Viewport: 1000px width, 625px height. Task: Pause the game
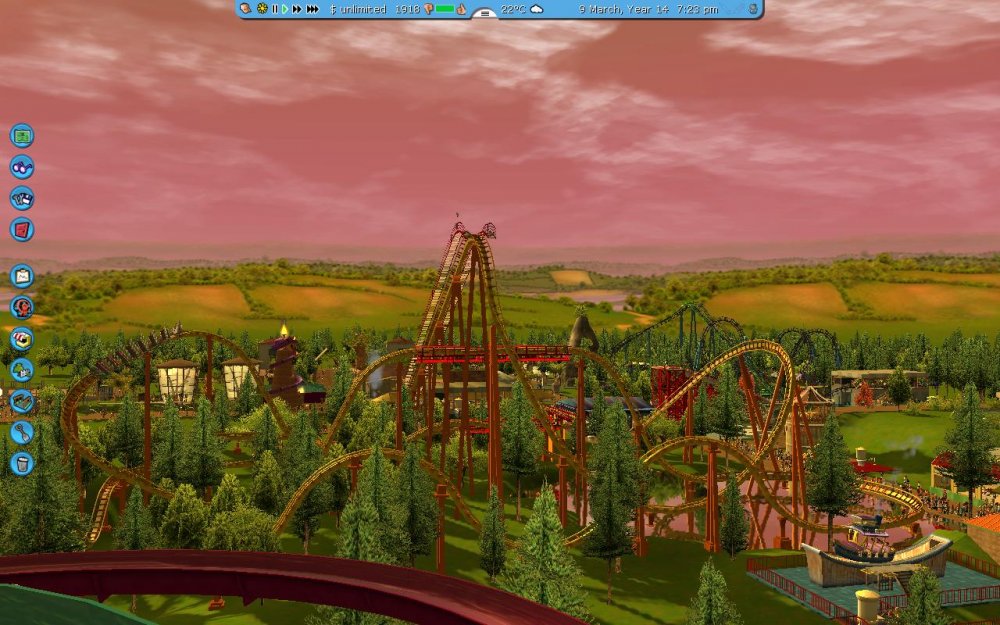(275, 9)
